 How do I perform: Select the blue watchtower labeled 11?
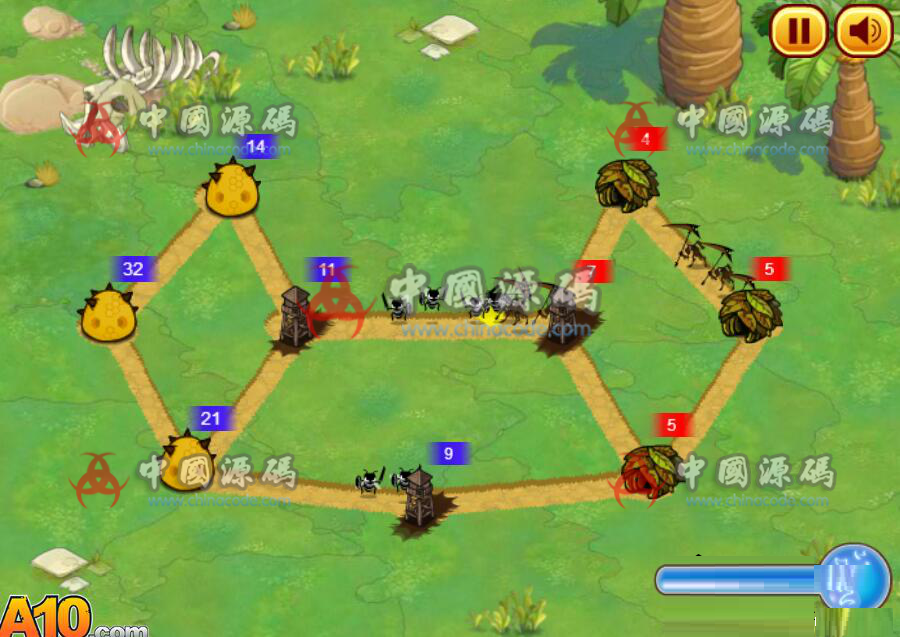[296, 316]
